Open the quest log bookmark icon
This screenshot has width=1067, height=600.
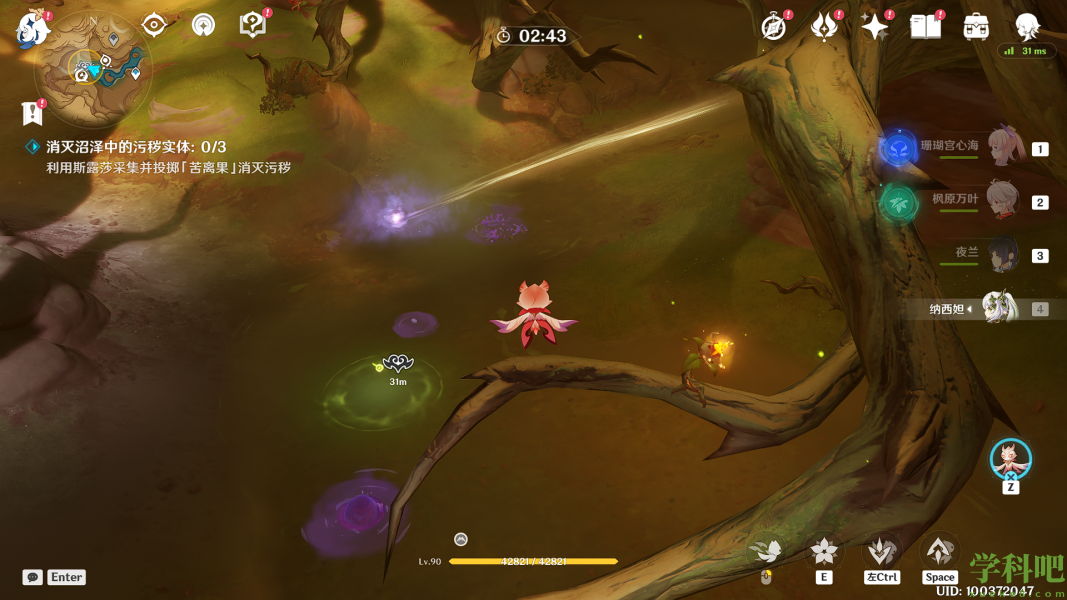[32, 111]
